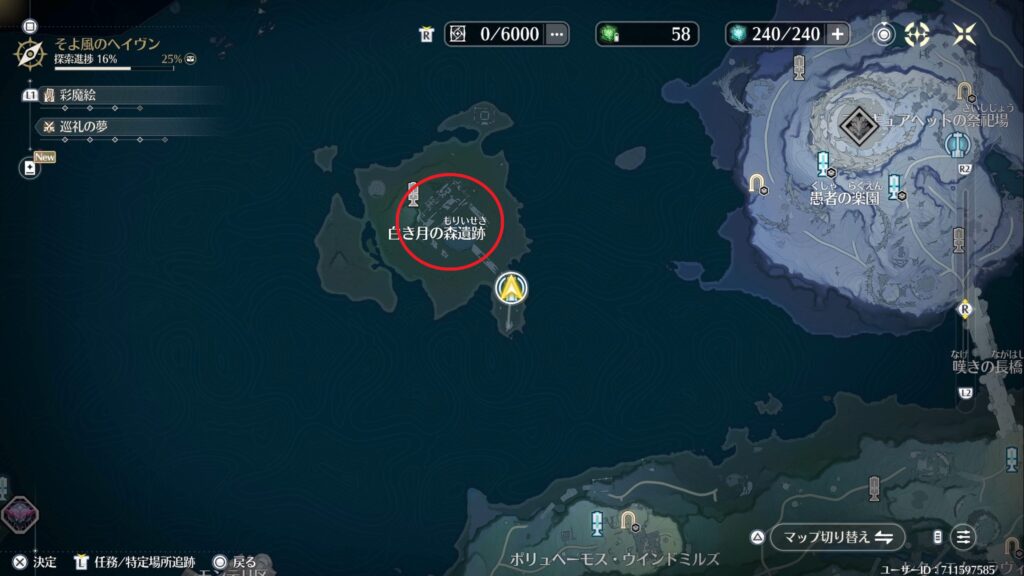Click the そよ風のヘイヴン compass icon
The height and width of the screenshot is (576, 1024).
click(x=29, y=53)
